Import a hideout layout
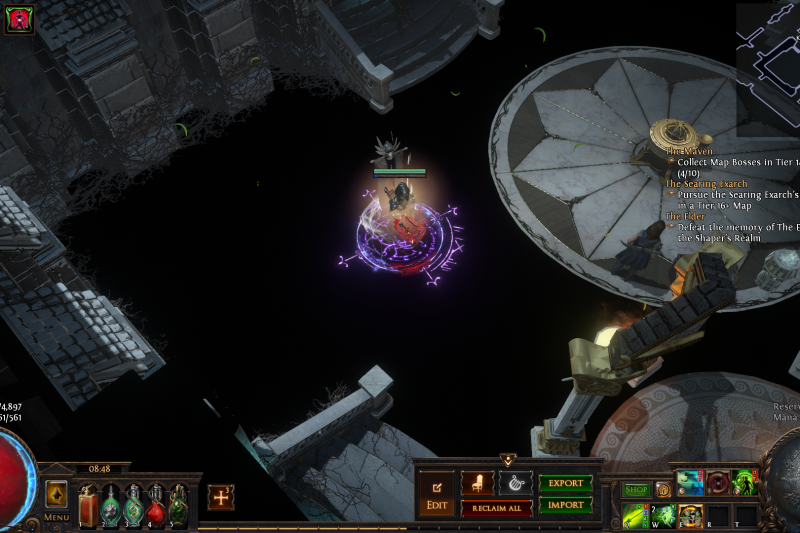The width and height of the screenshot is (800, 533). (x=566, y=505)
